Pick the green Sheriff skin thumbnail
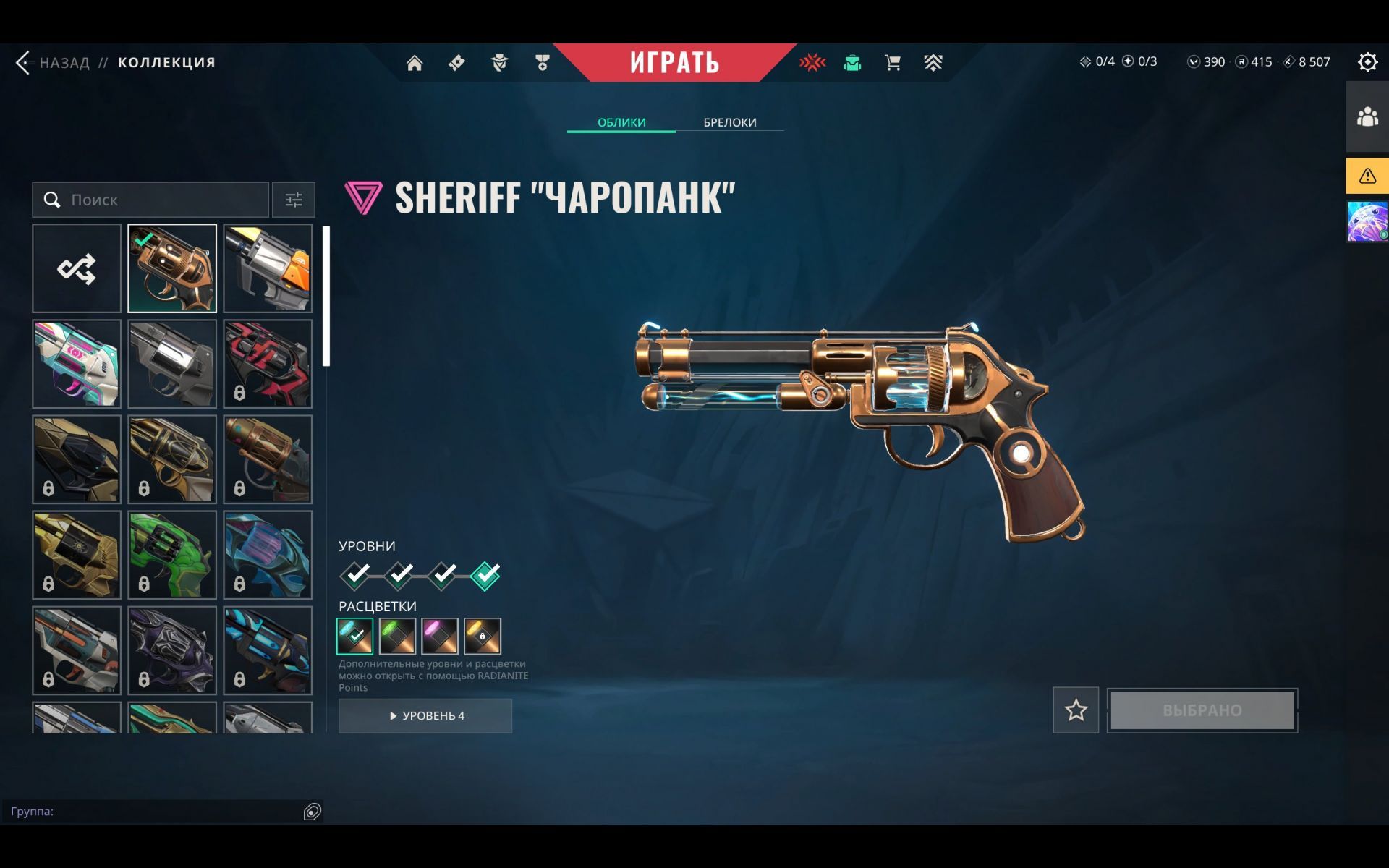Screen dimensions: 1389x868 172,555
